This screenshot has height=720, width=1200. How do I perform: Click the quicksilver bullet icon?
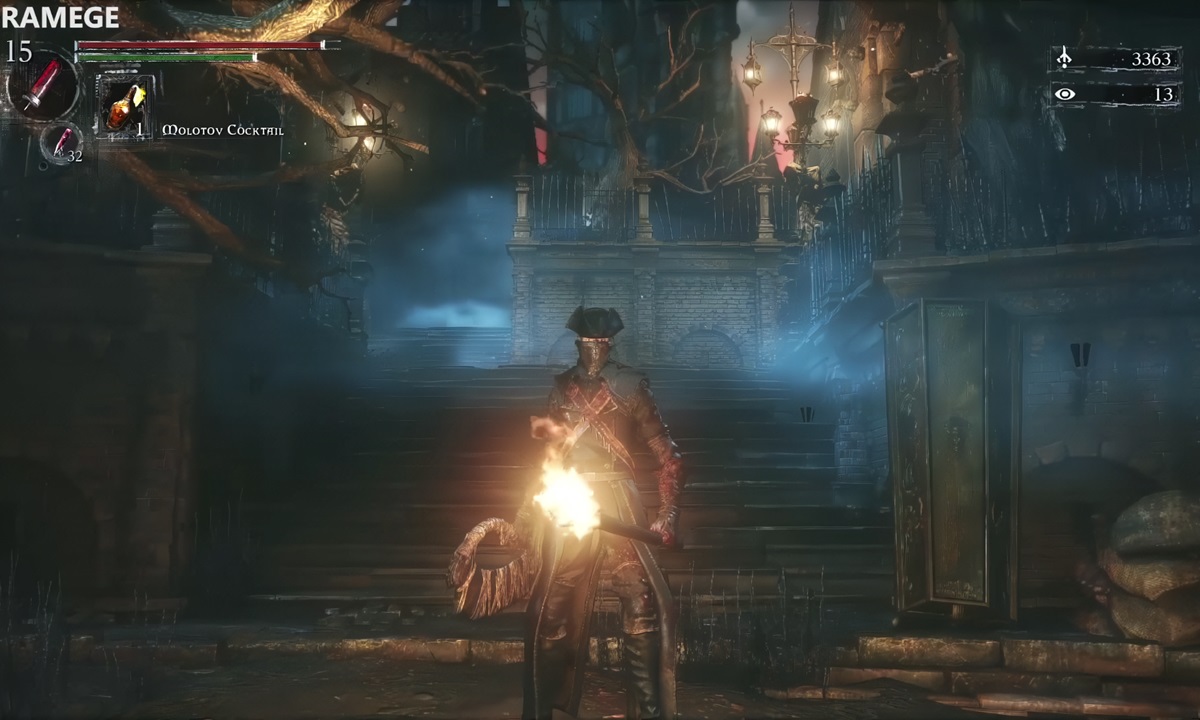[62, 142]
